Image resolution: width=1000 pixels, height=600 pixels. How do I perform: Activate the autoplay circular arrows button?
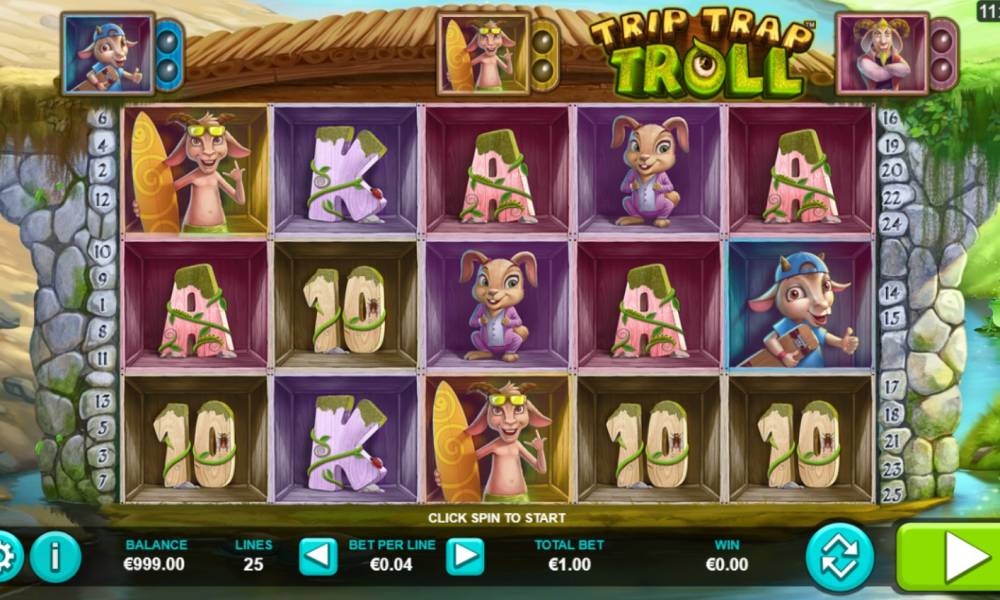[840, 557]
